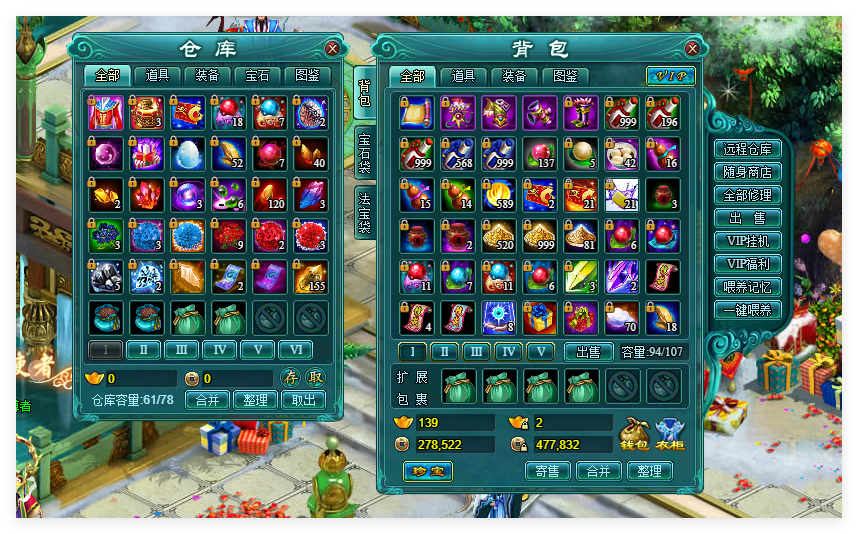Open 远程仓库 remote warehouse
This screenshot has width=858, height=534.
point(747,149)
